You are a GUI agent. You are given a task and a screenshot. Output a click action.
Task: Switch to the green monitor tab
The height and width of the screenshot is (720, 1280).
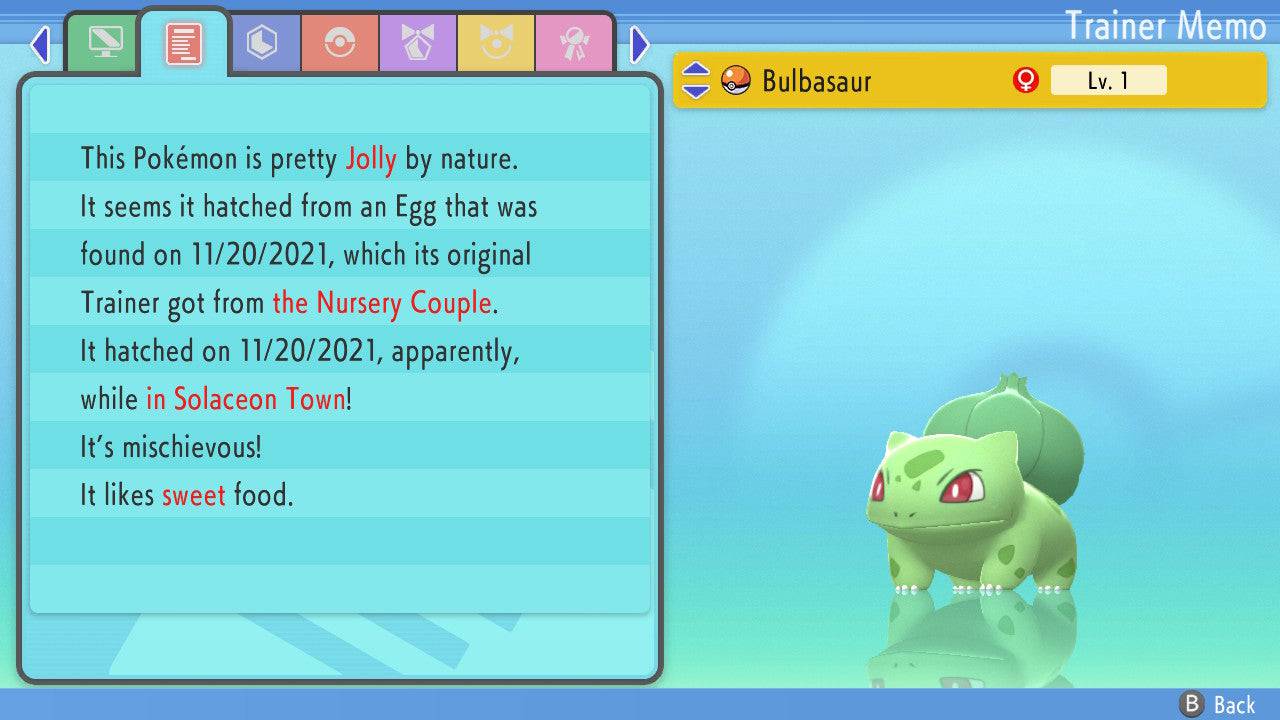(x=102, y=43)
